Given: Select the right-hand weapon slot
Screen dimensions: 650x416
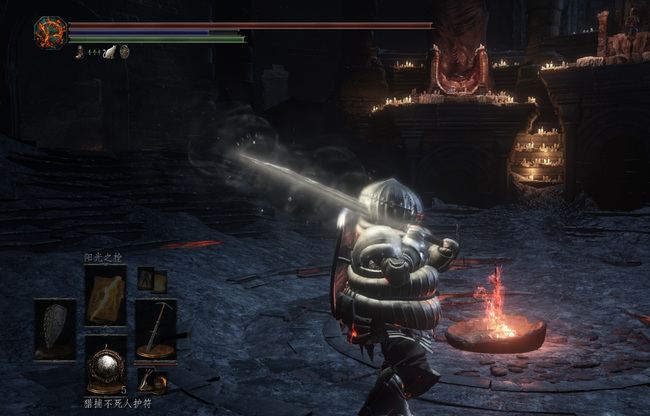Looking at the screenshot, I should pyautogui.click(x=155, y=329).
